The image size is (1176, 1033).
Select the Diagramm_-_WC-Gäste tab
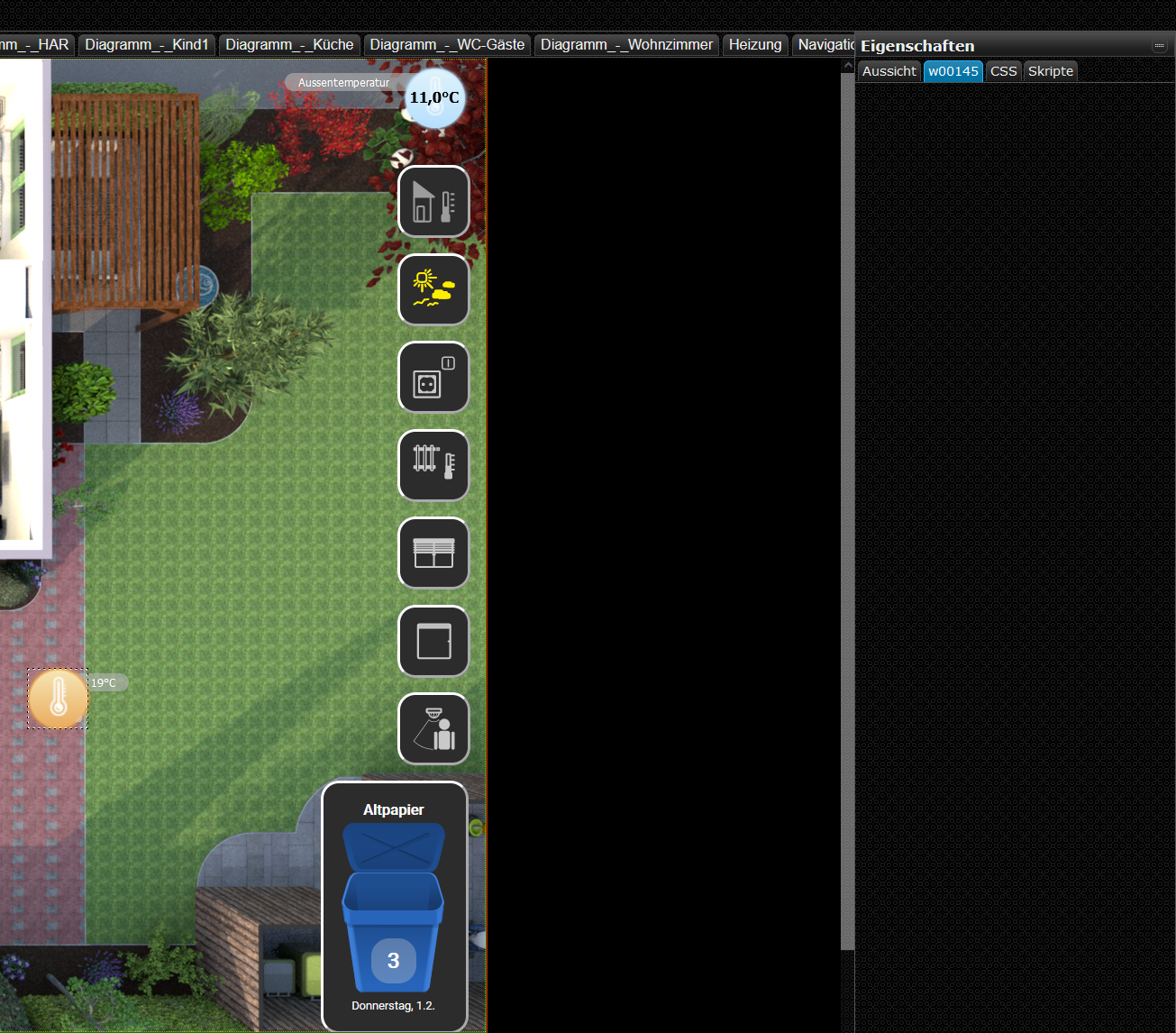[x=447, y=44]
